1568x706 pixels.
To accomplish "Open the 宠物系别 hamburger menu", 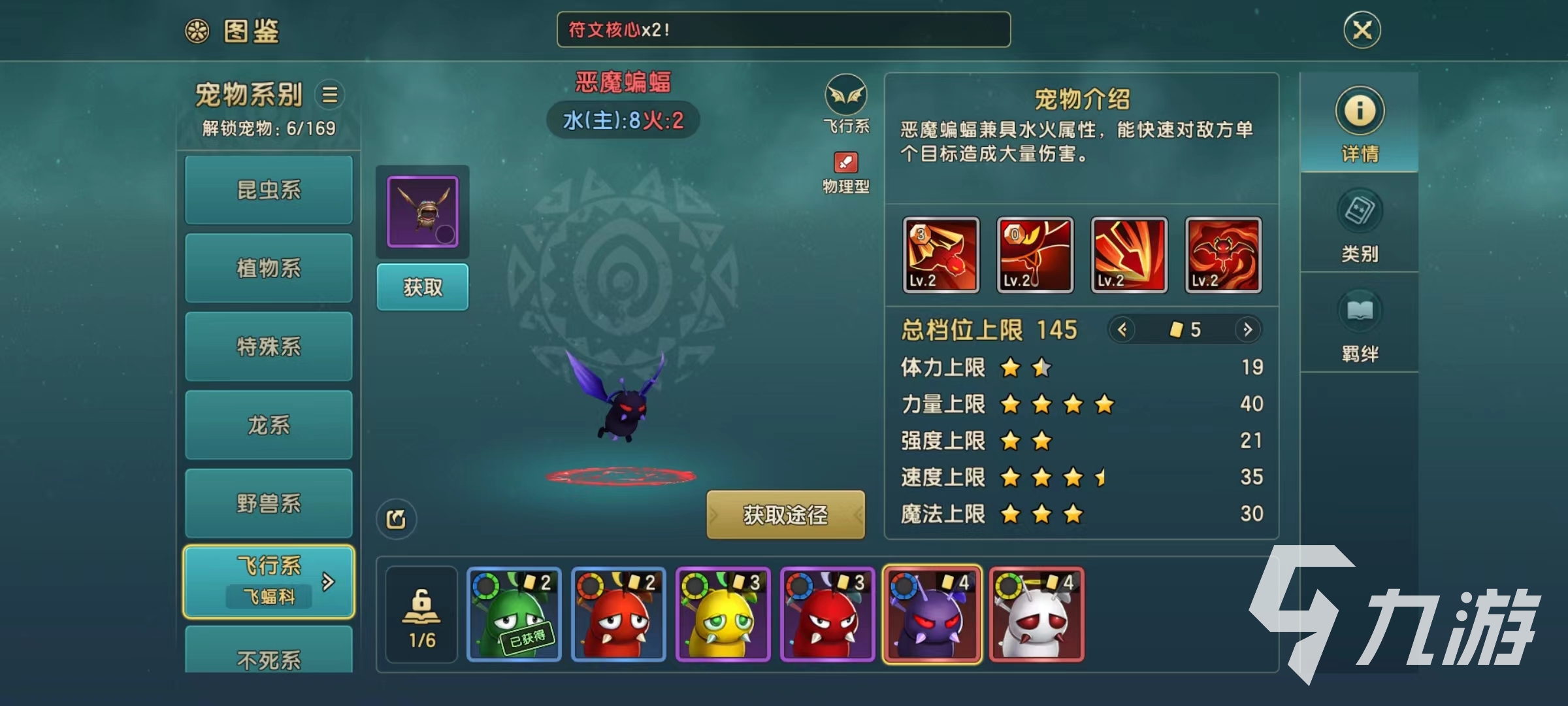I will pos(331,95).
